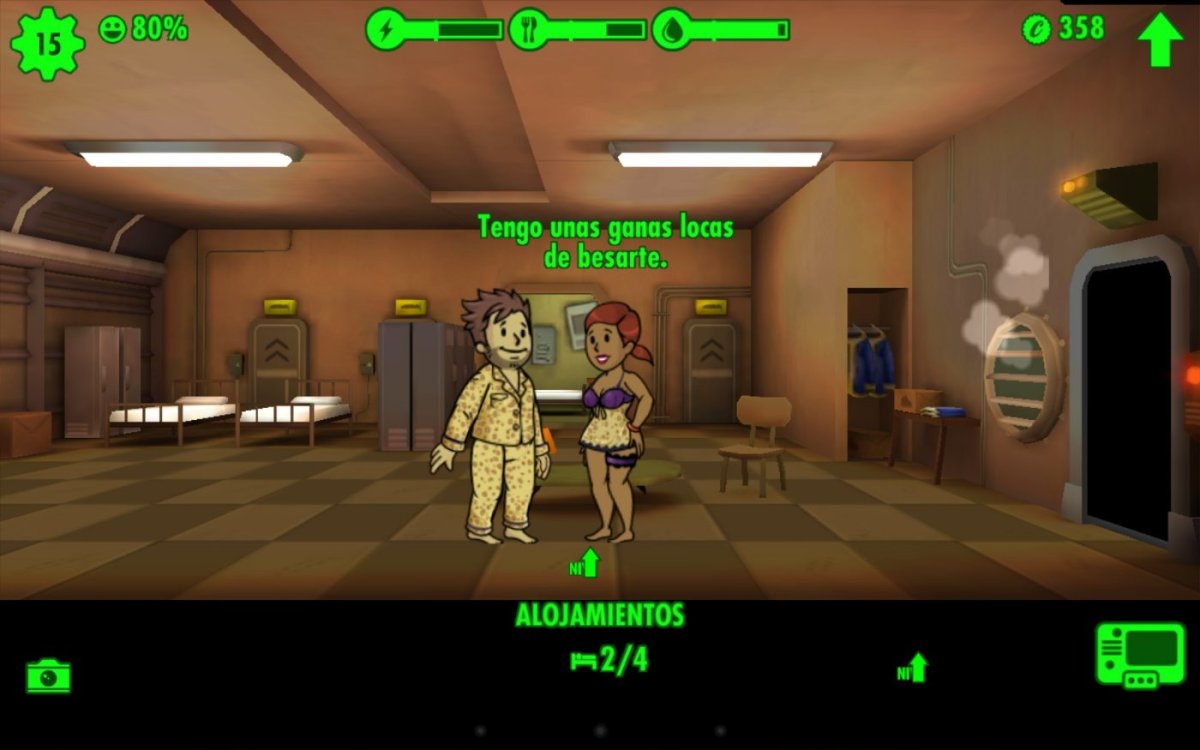Take a screenshot with the camera icon

pyautogui.click(x=48, y=676)
